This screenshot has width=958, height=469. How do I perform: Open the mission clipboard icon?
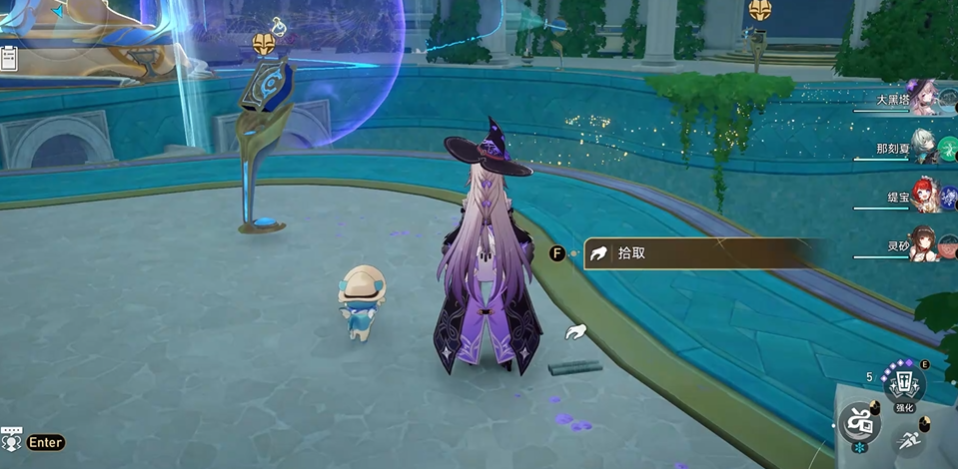point(9,58)
